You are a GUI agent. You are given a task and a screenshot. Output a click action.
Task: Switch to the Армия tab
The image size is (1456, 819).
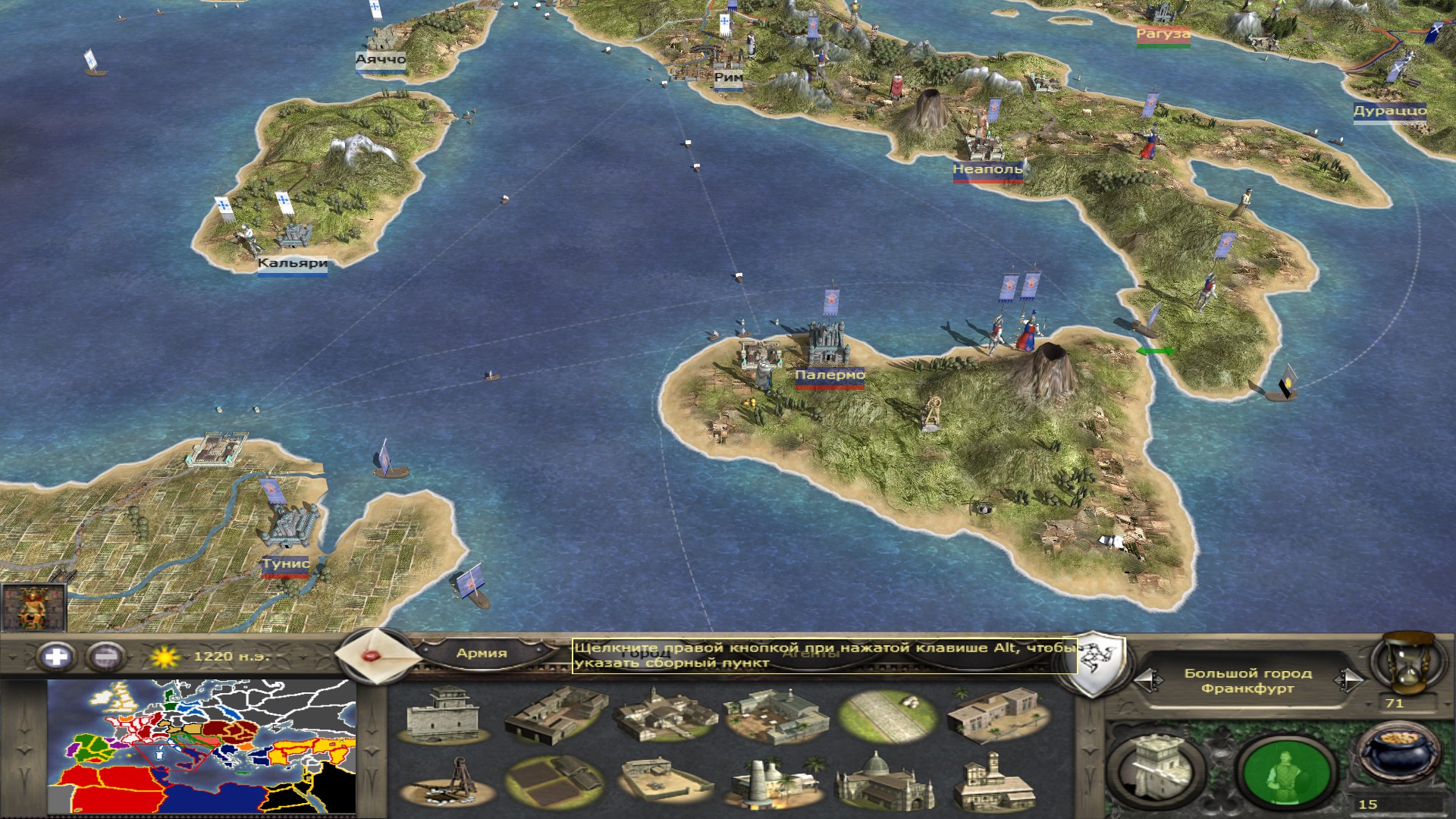[482, 653]
